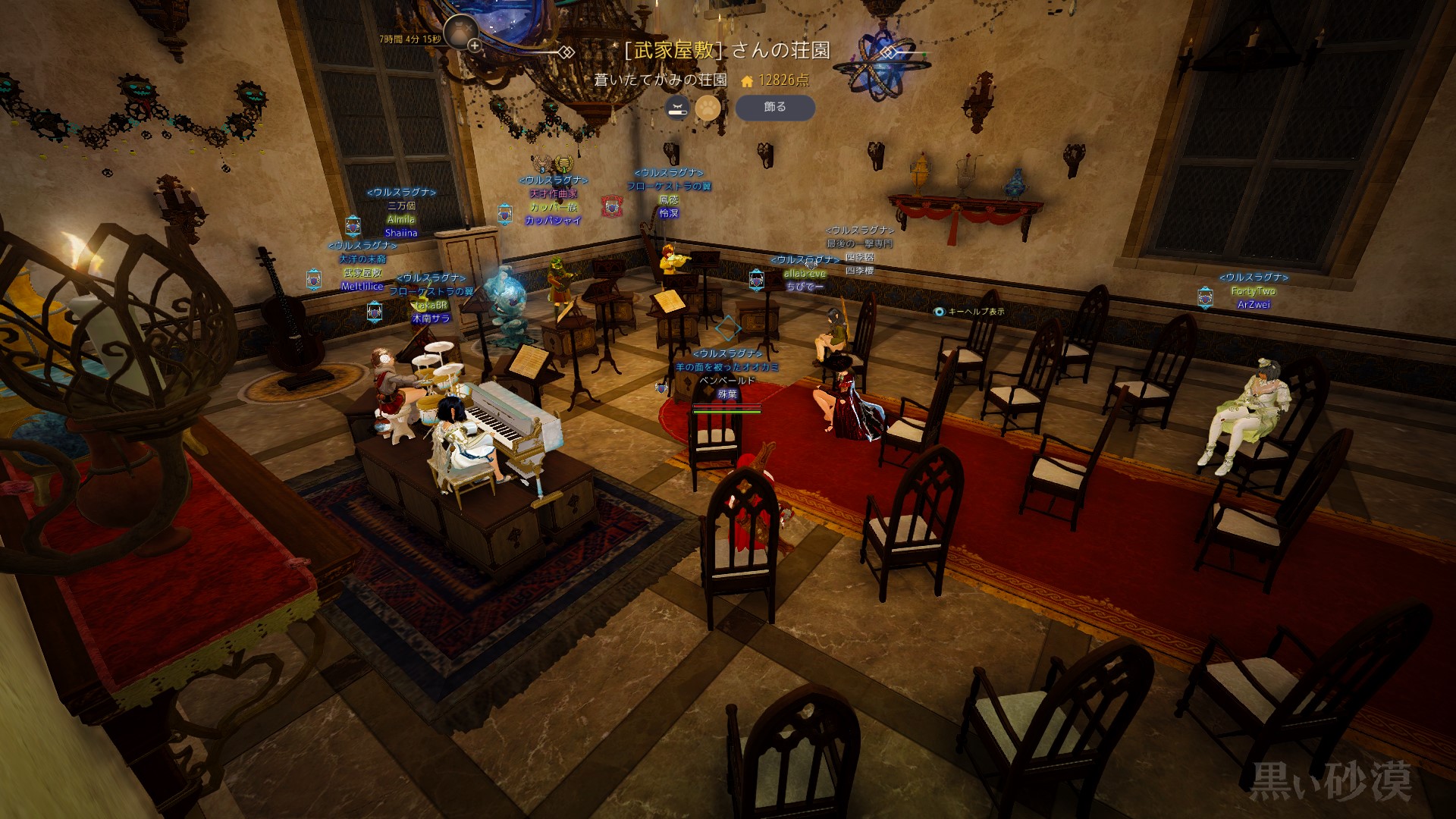Toggle the sleep/rest mode icon
1456x819 pixels.
(678, 108)
